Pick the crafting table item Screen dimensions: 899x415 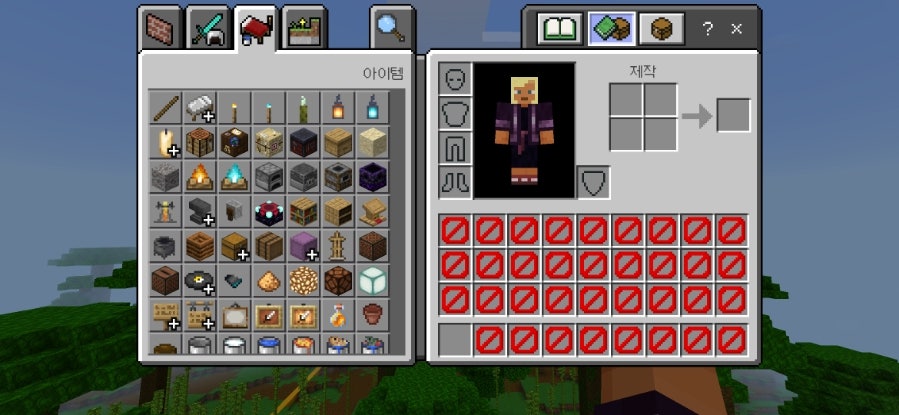tap(200, 141)
